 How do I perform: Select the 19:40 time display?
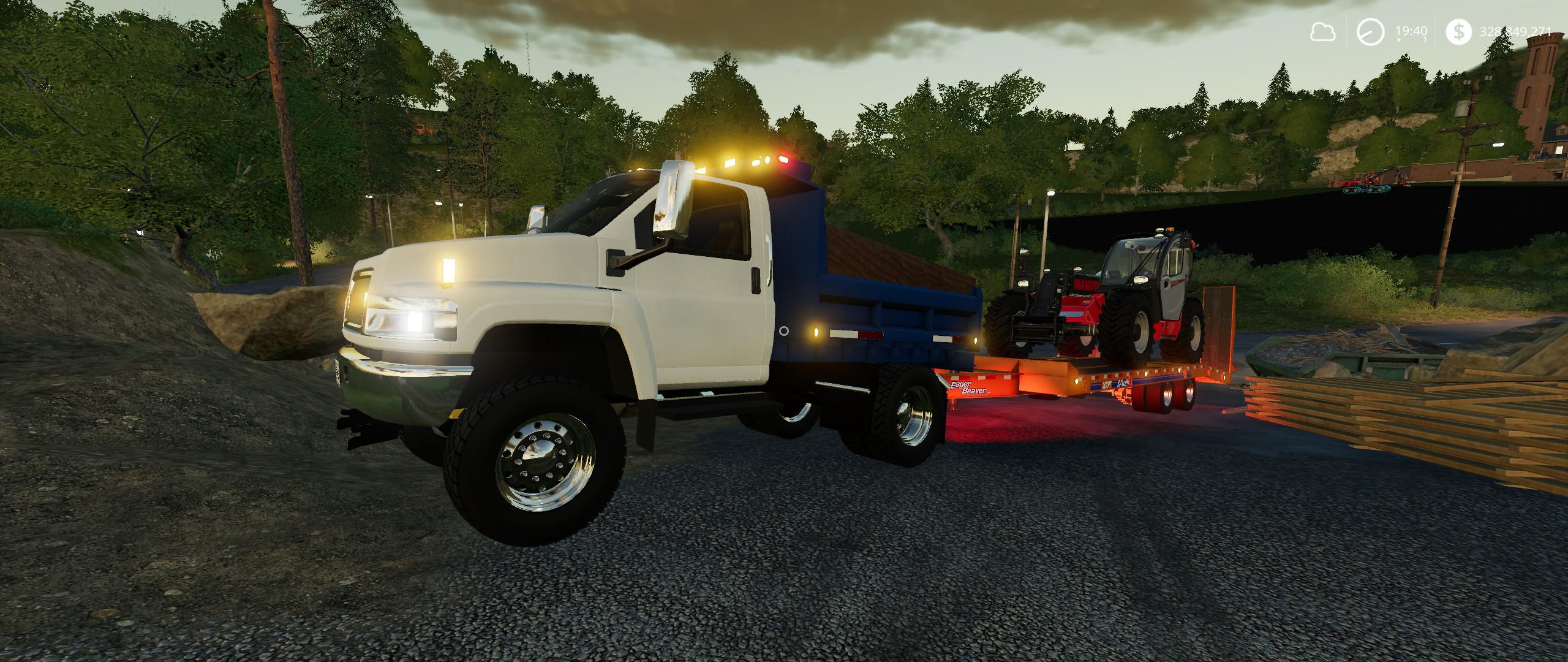[1412, 31]
